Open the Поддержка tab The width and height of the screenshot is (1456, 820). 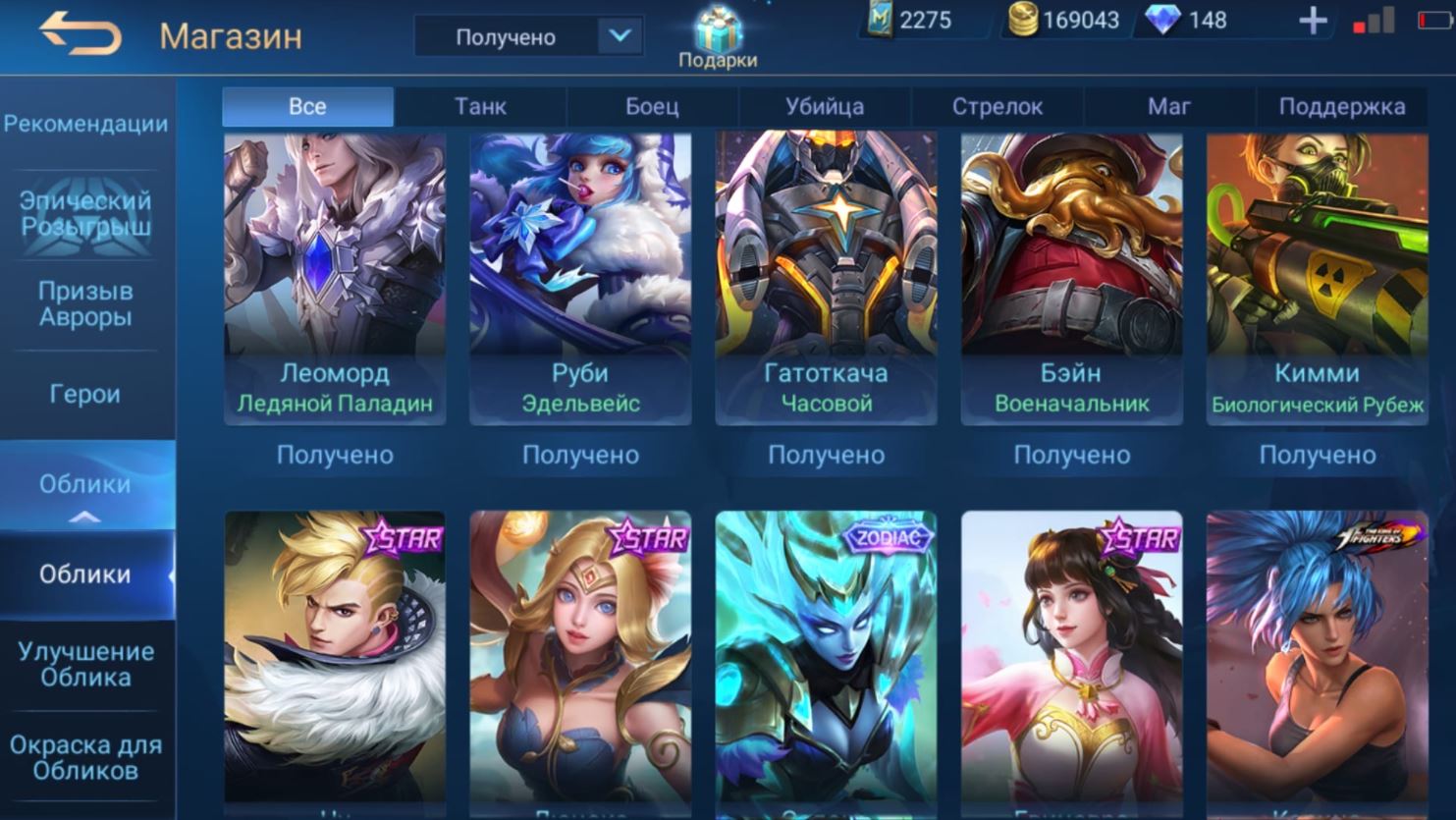(1341, 106)
